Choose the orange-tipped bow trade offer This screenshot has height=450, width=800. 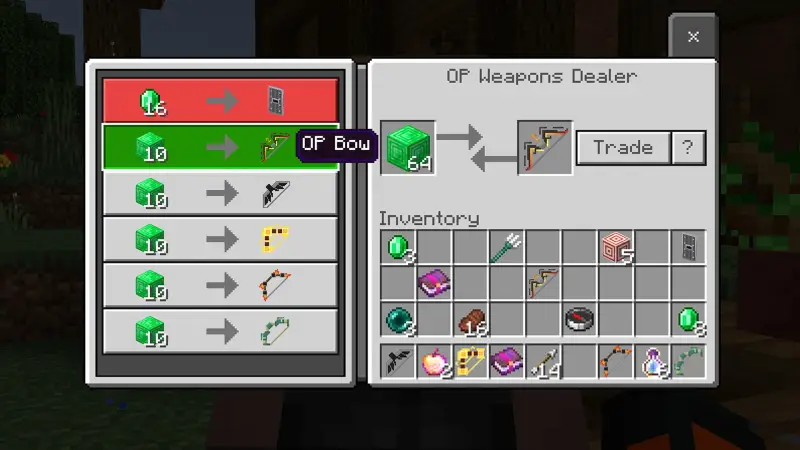click(220, 285)
